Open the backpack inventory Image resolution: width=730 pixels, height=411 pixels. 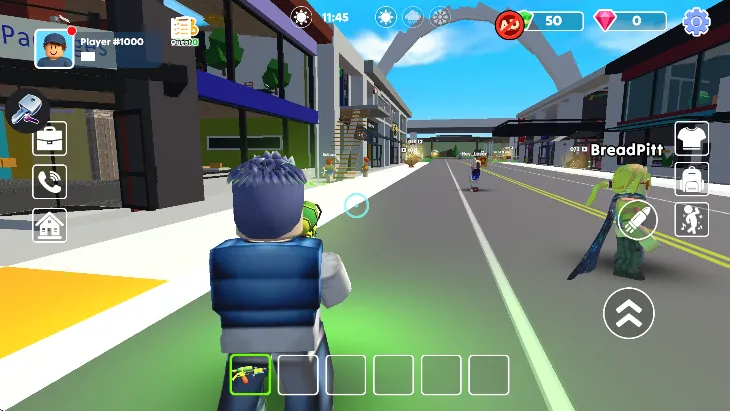pyautogui.click(x=692, y=179)
